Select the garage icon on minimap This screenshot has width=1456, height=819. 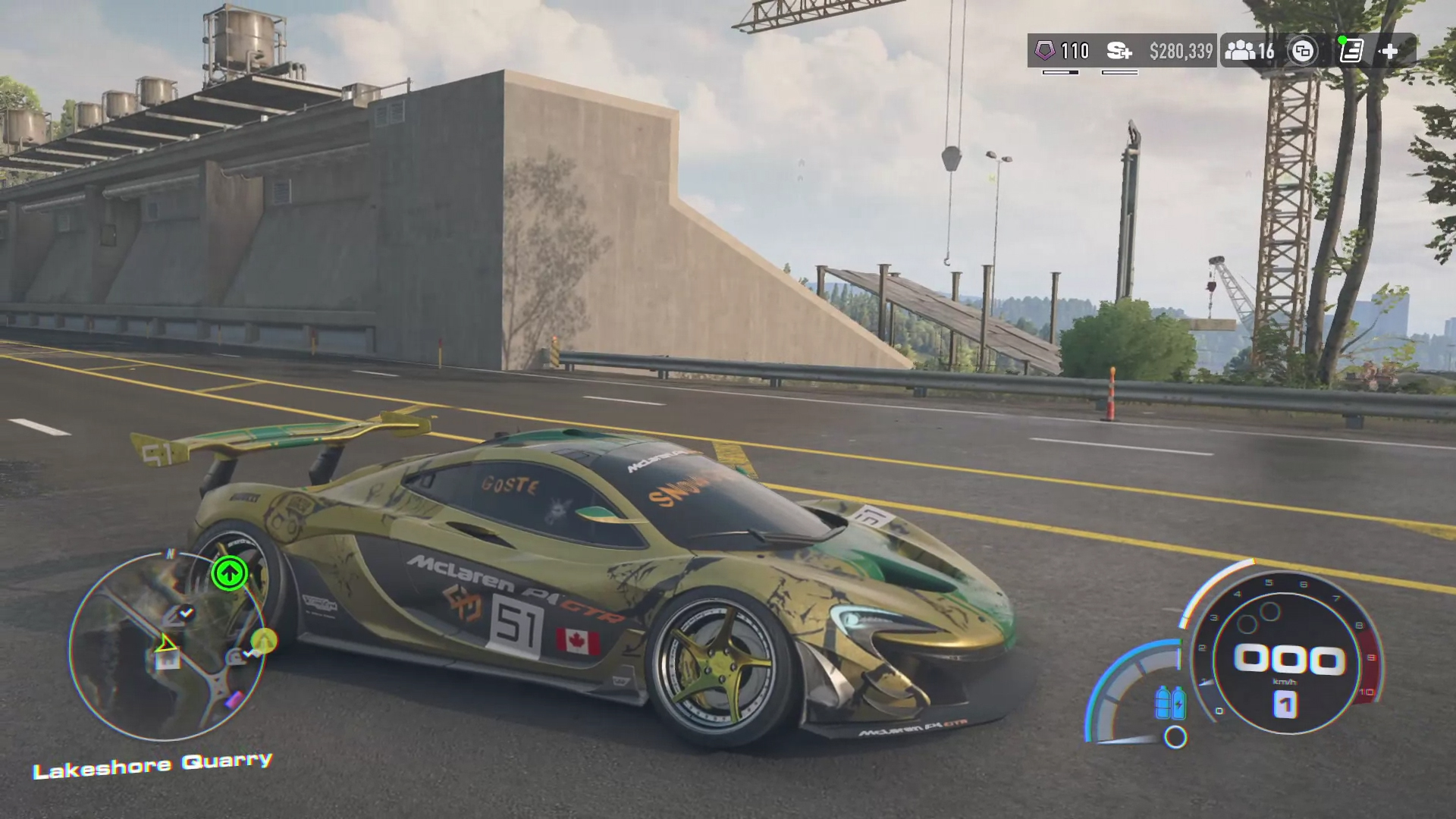[168, 659]
